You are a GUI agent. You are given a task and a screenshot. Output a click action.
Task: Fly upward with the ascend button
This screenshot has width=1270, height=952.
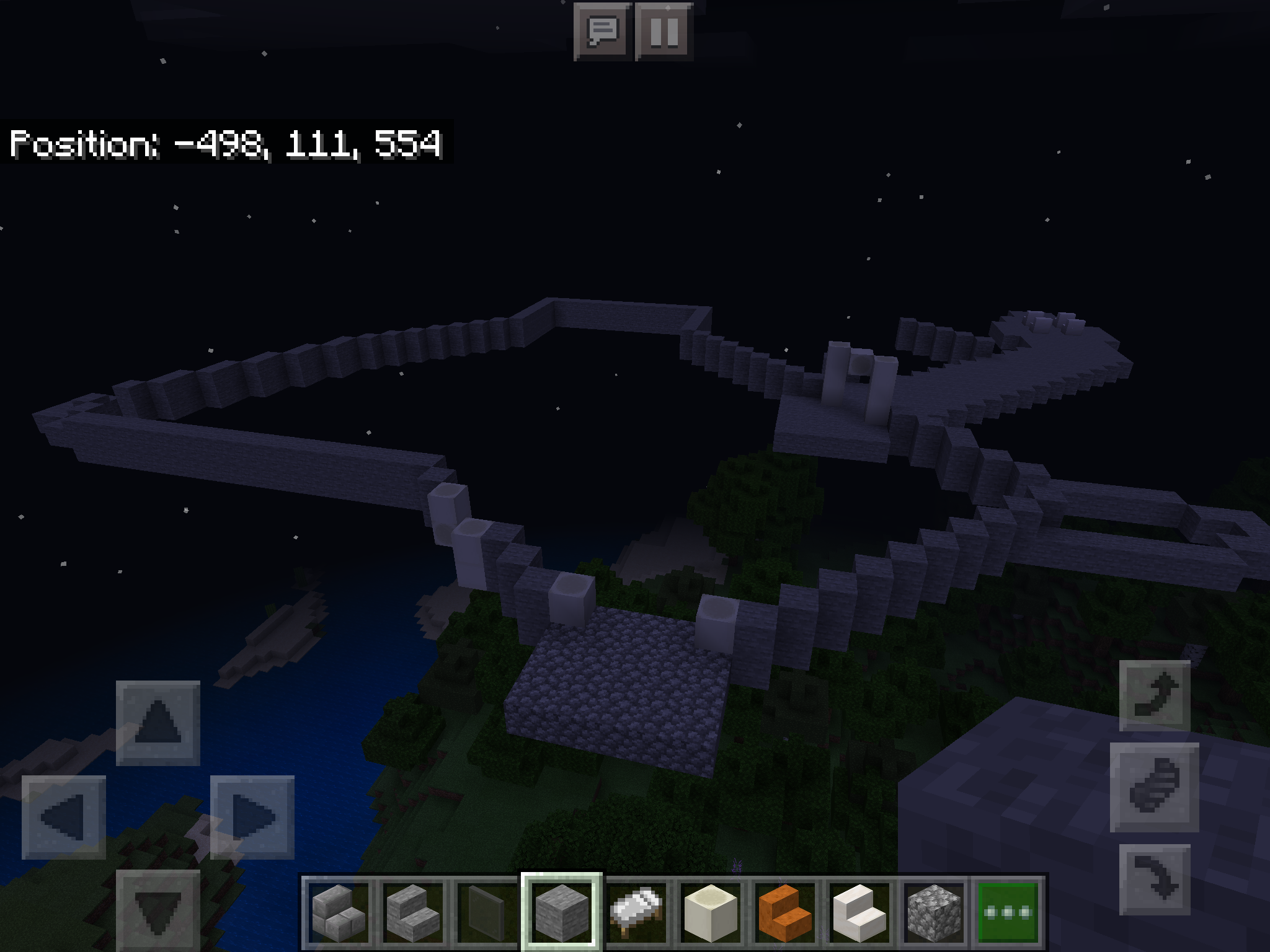1155,695
